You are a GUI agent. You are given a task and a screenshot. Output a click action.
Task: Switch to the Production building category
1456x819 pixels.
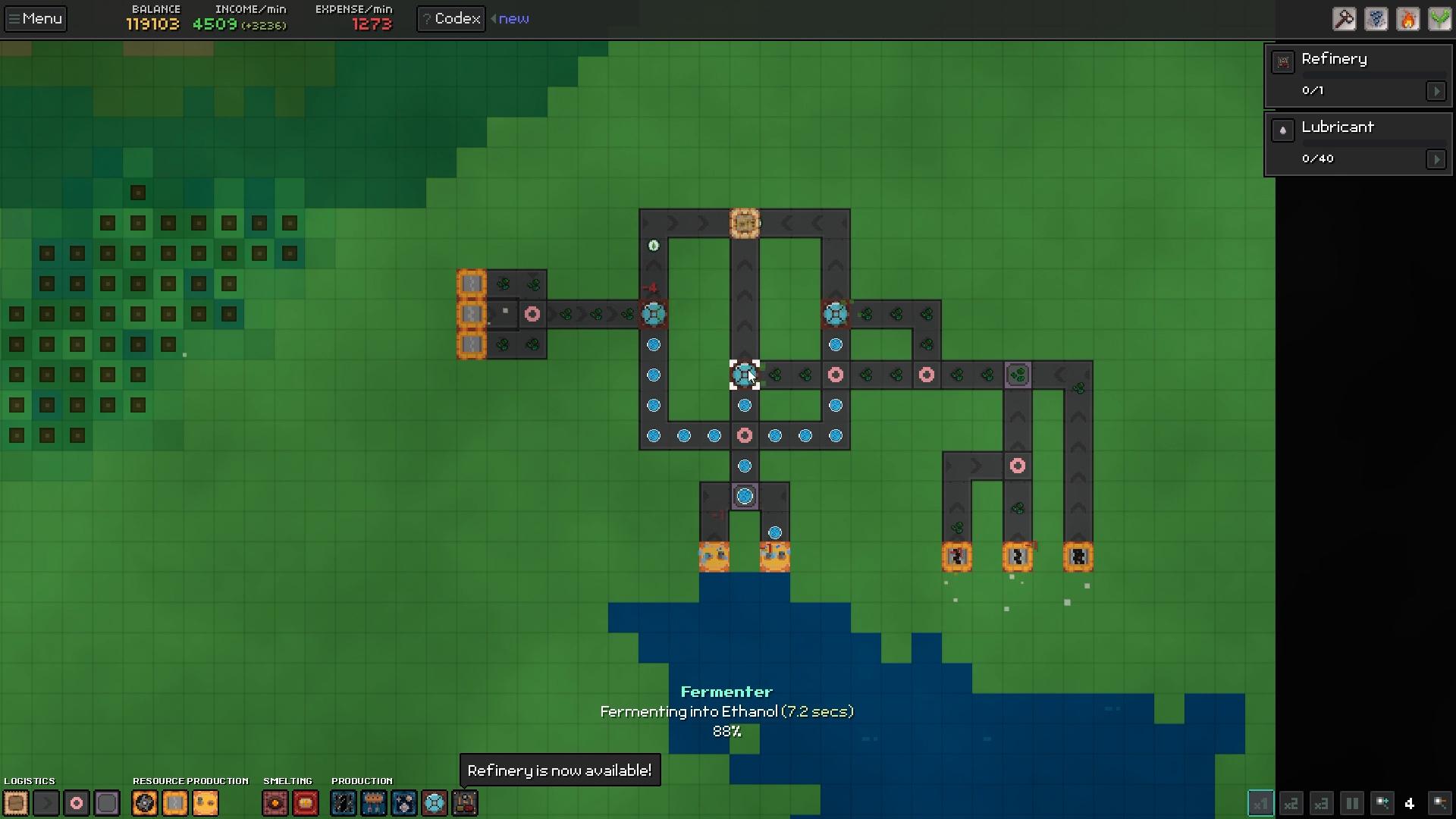pyautogui.click(x=362, y=781)
